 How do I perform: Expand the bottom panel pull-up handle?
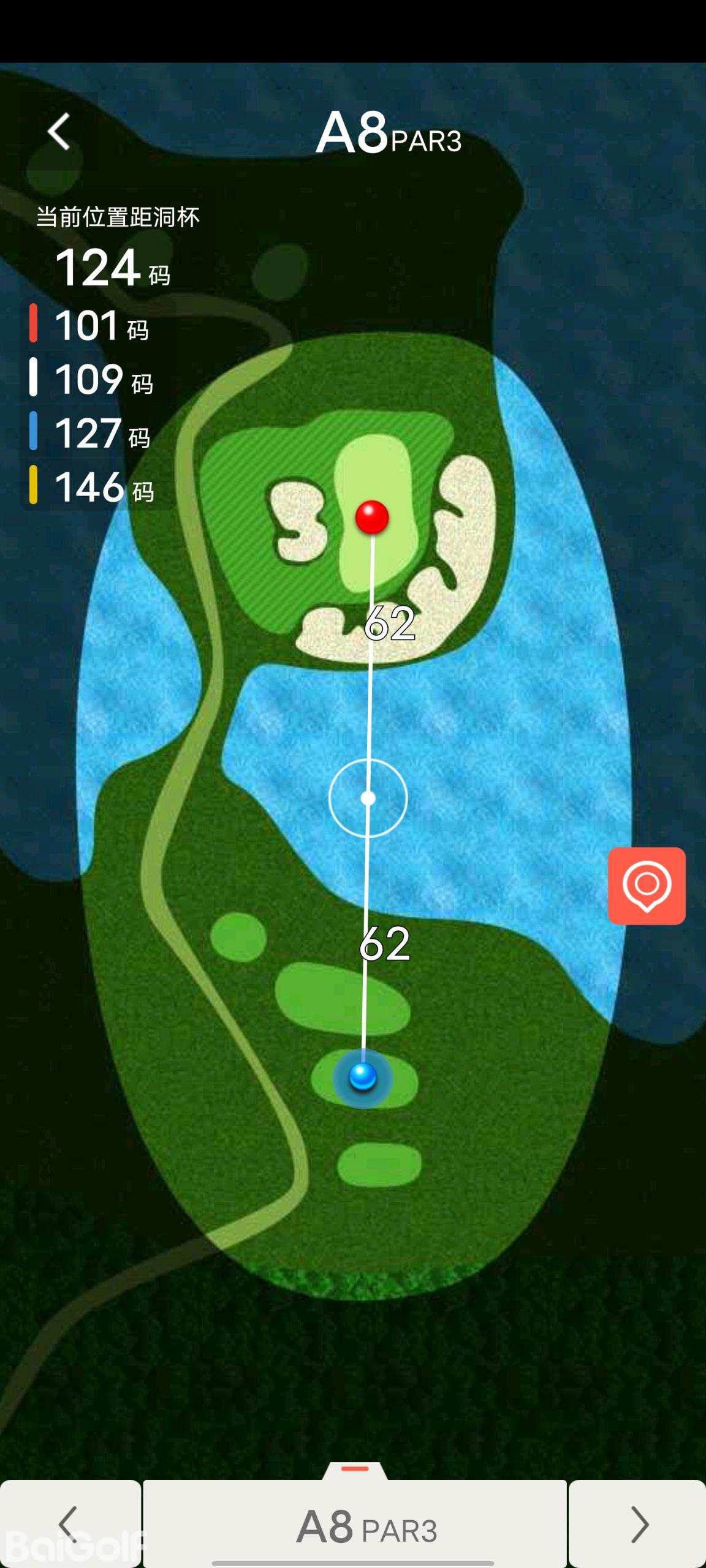(355, 1470)
